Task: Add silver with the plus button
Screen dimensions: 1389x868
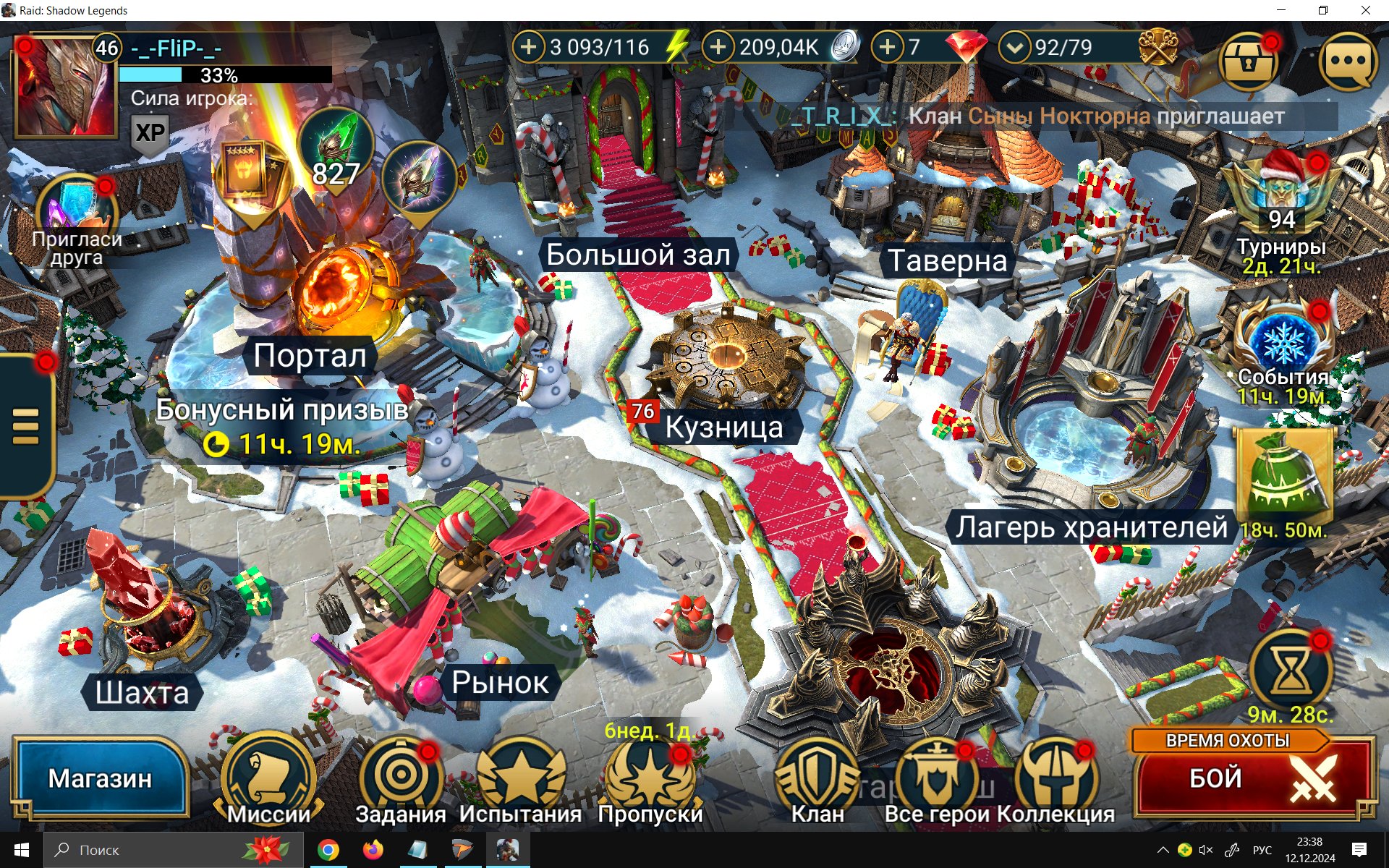Action: point(718,48)
